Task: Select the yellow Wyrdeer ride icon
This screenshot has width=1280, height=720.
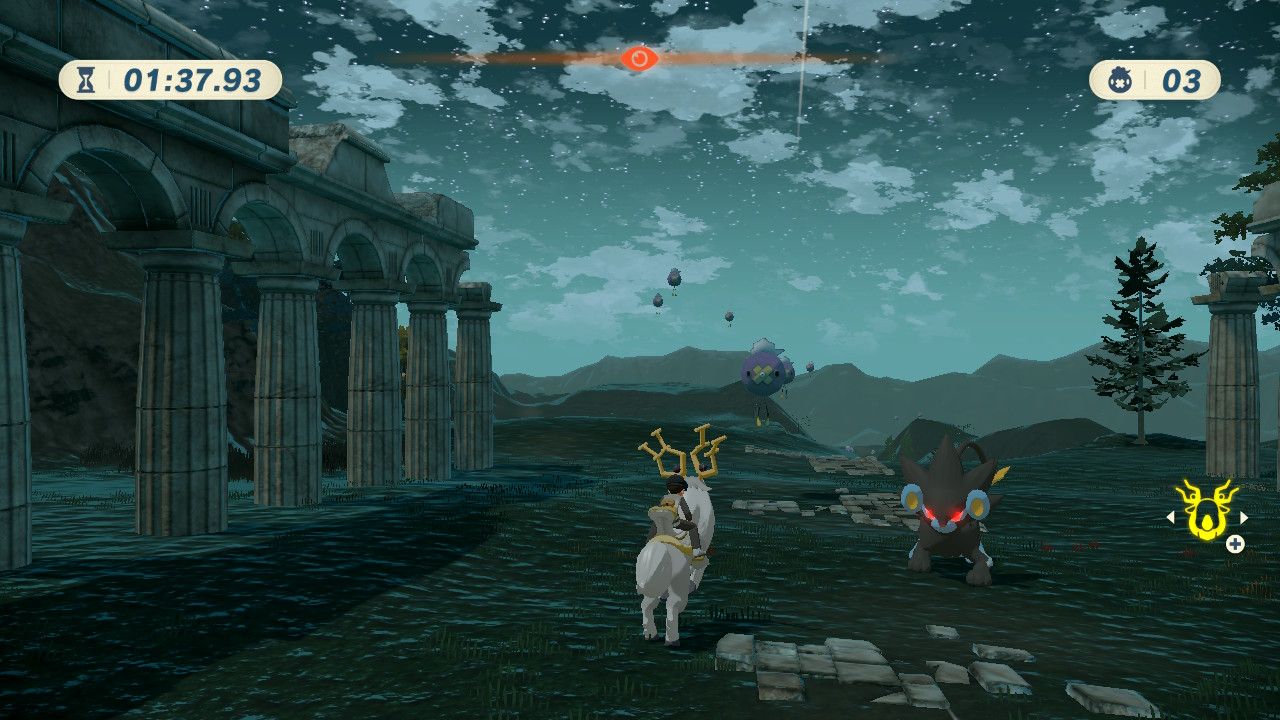Action: 1206,510
